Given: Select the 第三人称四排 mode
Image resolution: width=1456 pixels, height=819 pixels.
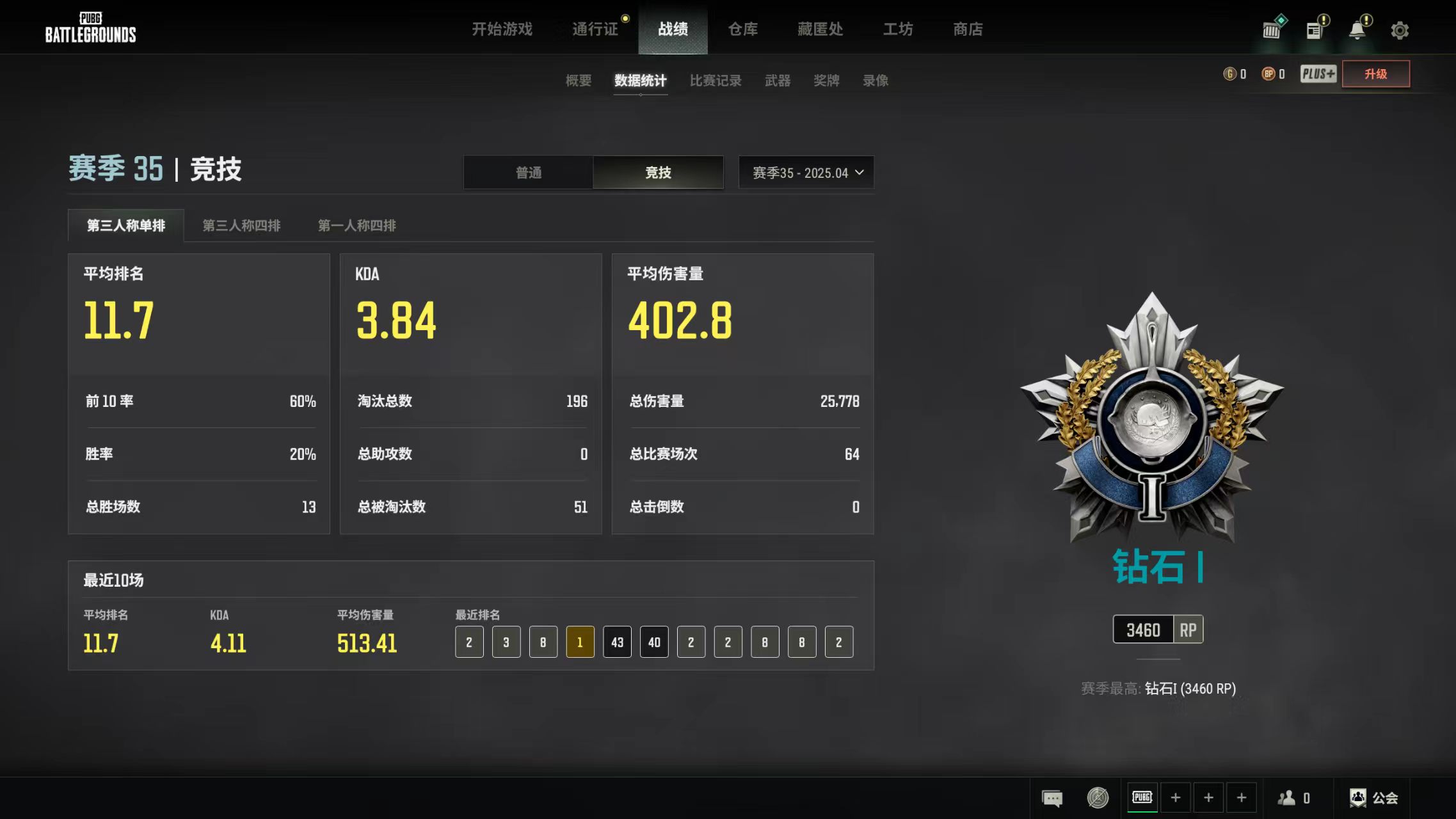Looking at the screenshot, I should click(242, 225).
